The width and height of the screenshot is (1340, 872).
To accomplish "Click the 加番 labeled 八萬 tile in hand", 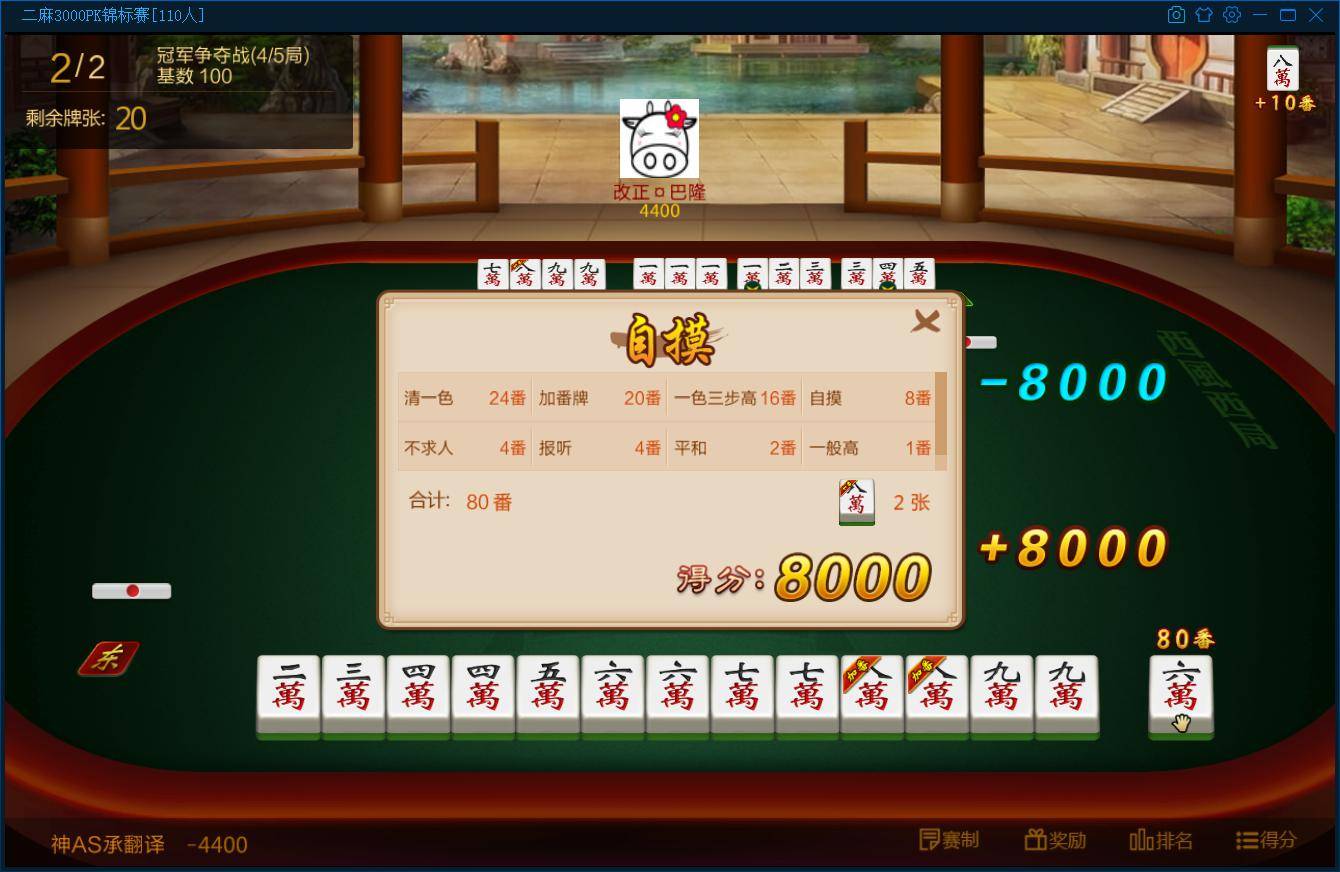I will click(x=872, y=695).
